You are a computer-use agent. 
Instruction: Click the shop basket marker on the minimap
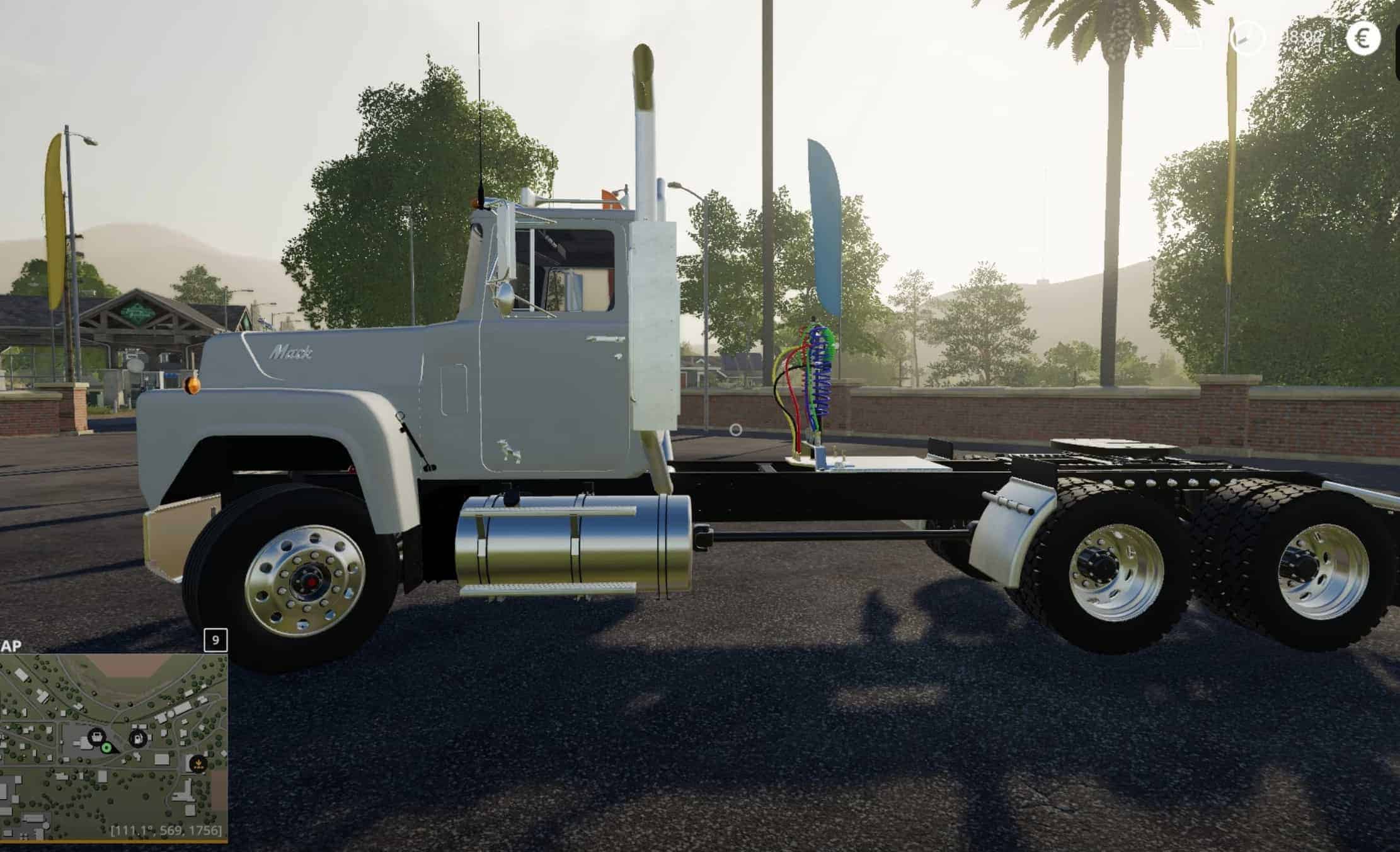[97, 737]
